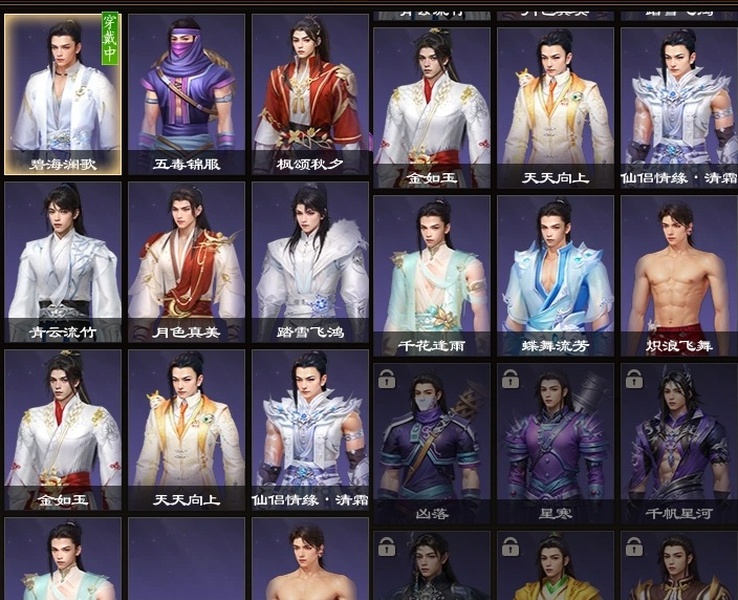Choose the locked 星寒 purple armor
The width and height of the screenshot is (738, 600).
click(555, 443)
